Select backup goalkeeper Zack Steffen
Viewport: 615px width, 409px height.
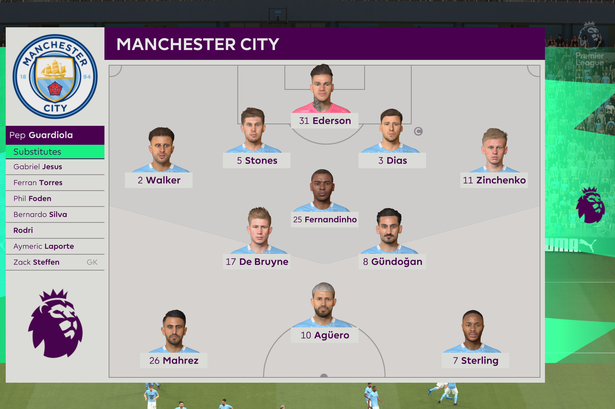pyautogui.click(x=55, y=262)
